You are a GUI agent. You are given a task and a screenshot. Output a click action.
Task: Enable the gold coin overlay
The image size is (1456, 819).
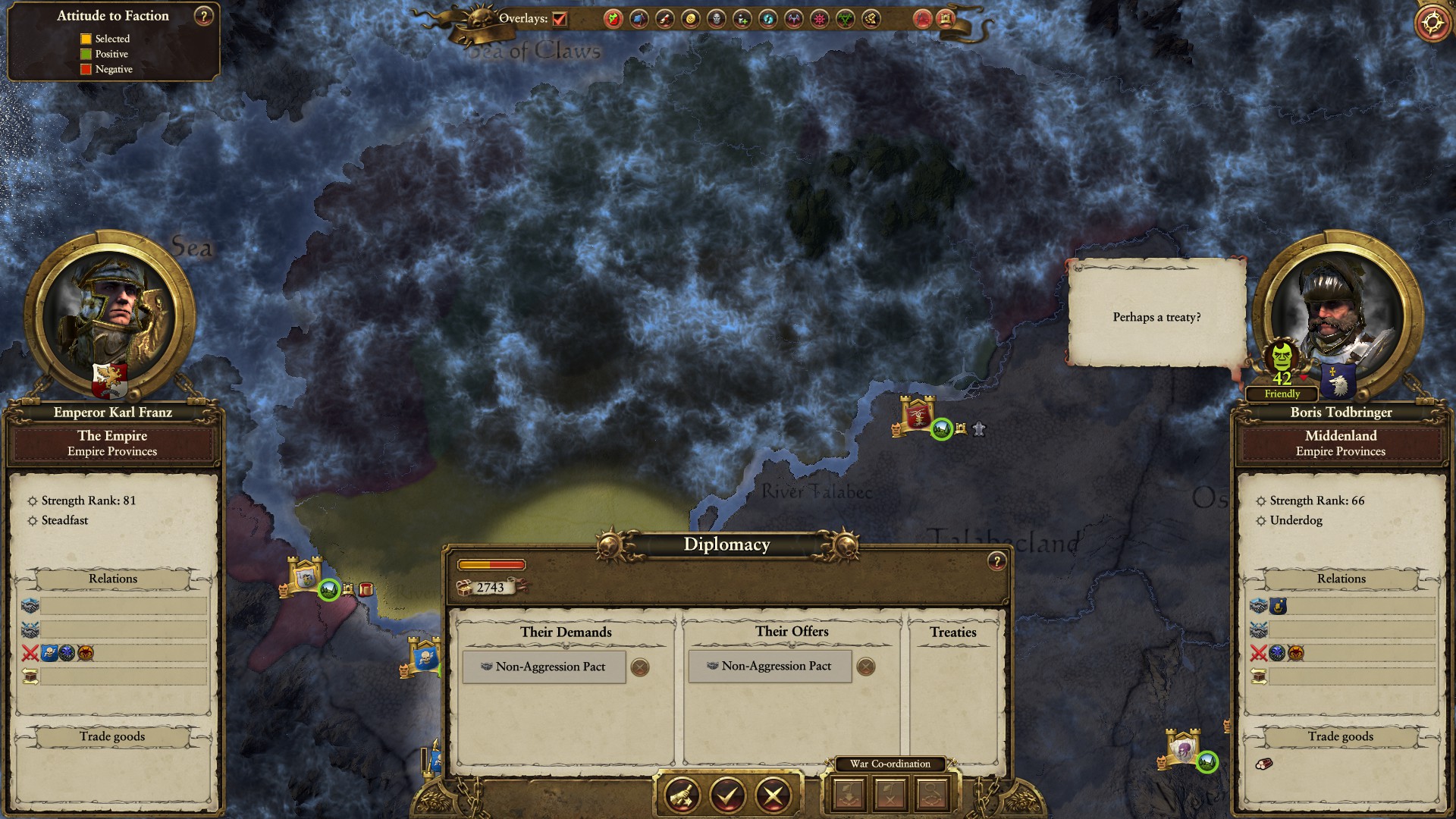[x=690, y=19]
